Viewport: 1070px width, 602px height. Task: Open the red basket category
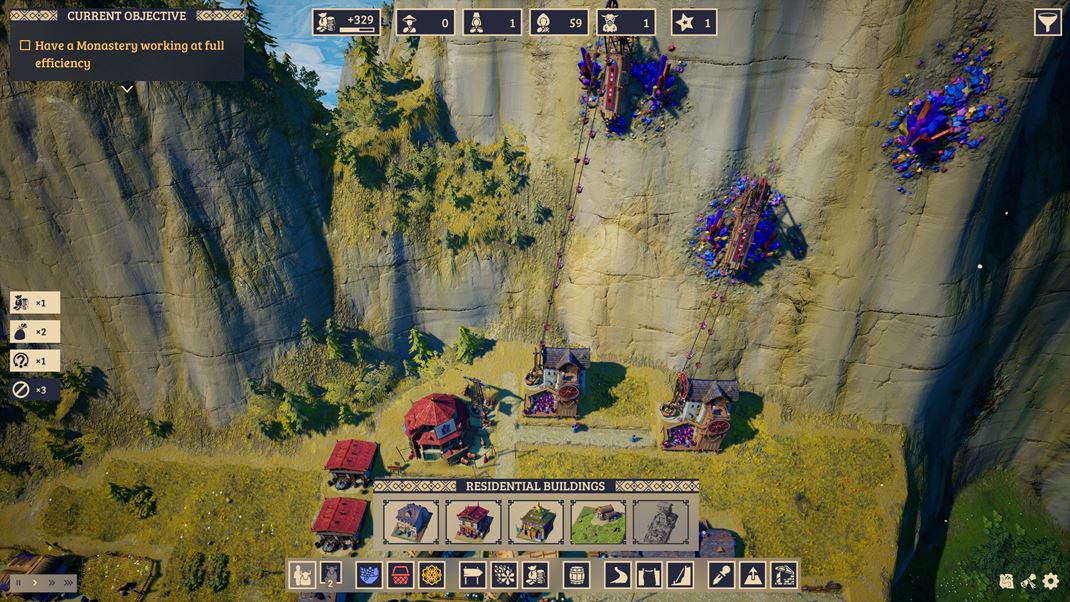click(400, 575)
